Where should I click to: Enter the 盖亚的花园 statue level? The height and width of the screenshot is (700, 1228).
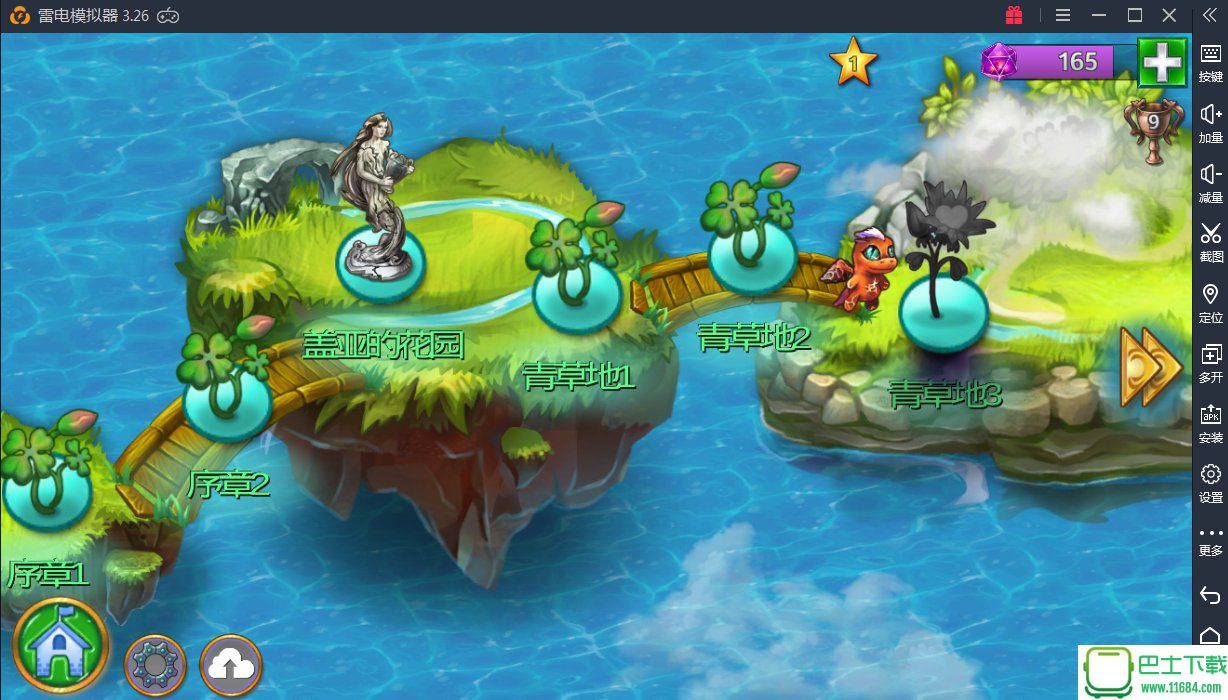pos(380,264)
